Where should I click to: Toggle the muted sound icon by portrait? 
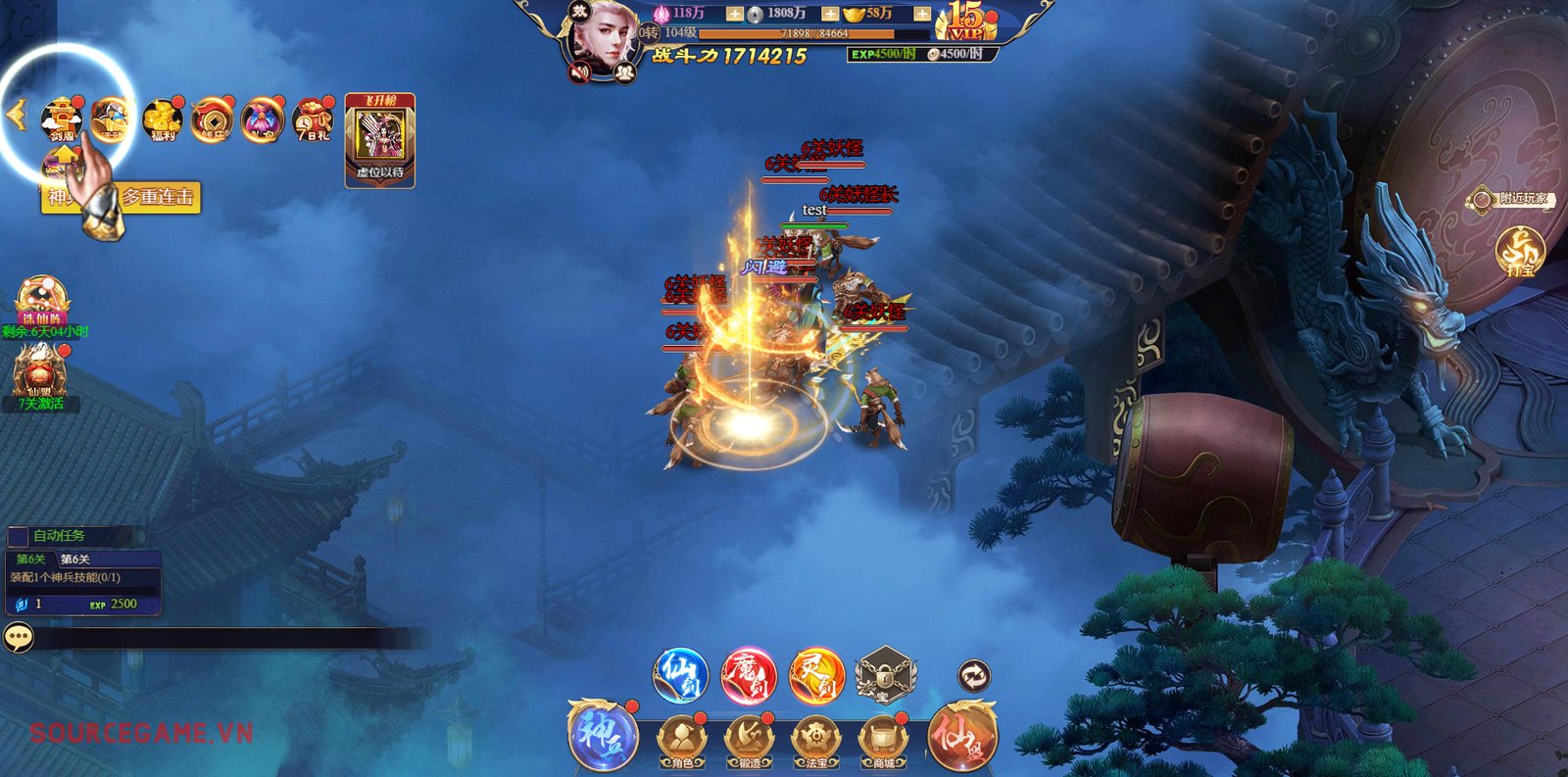coord(581,71)
